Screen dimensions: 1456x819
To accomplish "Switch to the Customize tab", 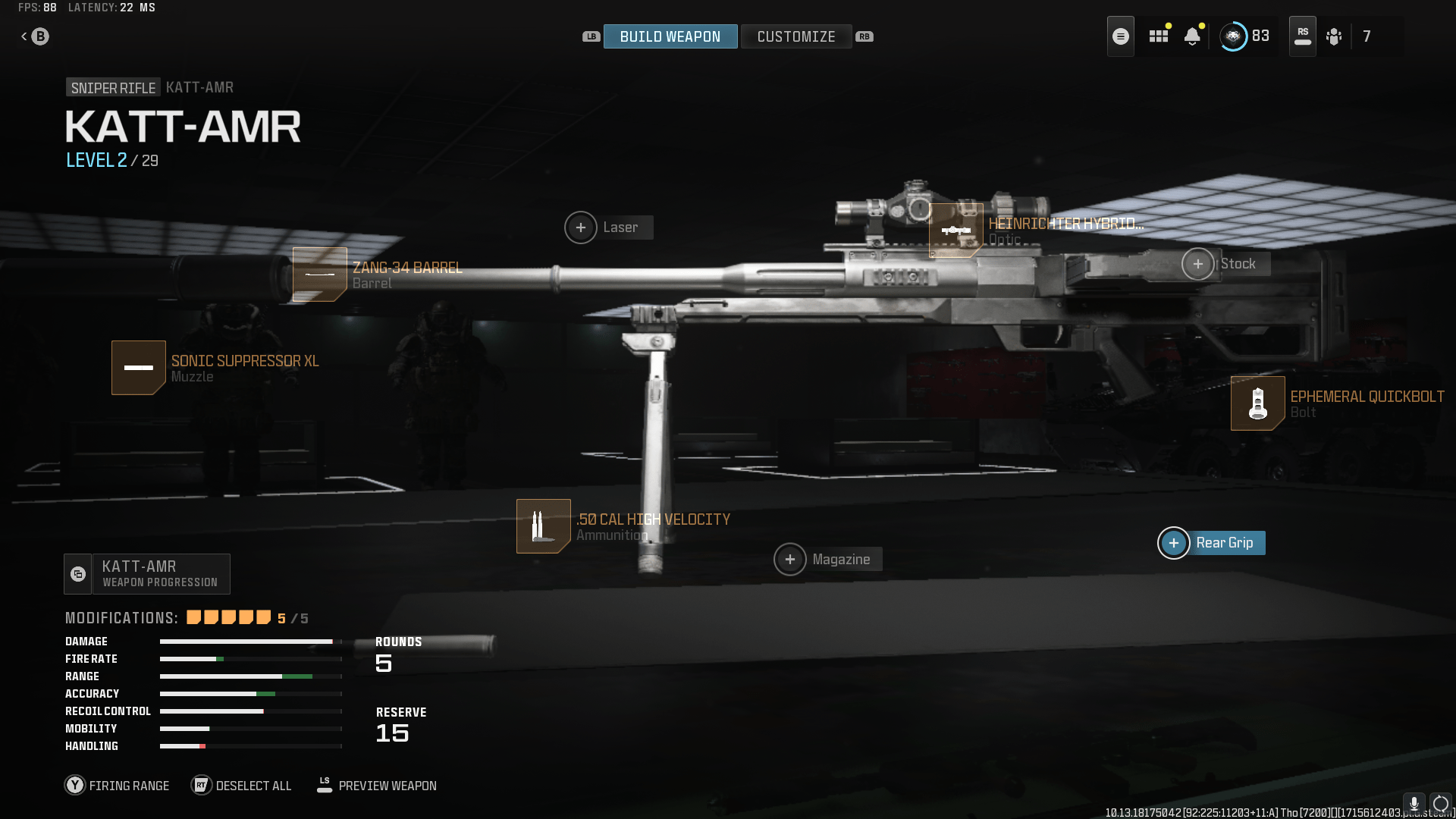I will pyautogui.click(x=796, y=36).
